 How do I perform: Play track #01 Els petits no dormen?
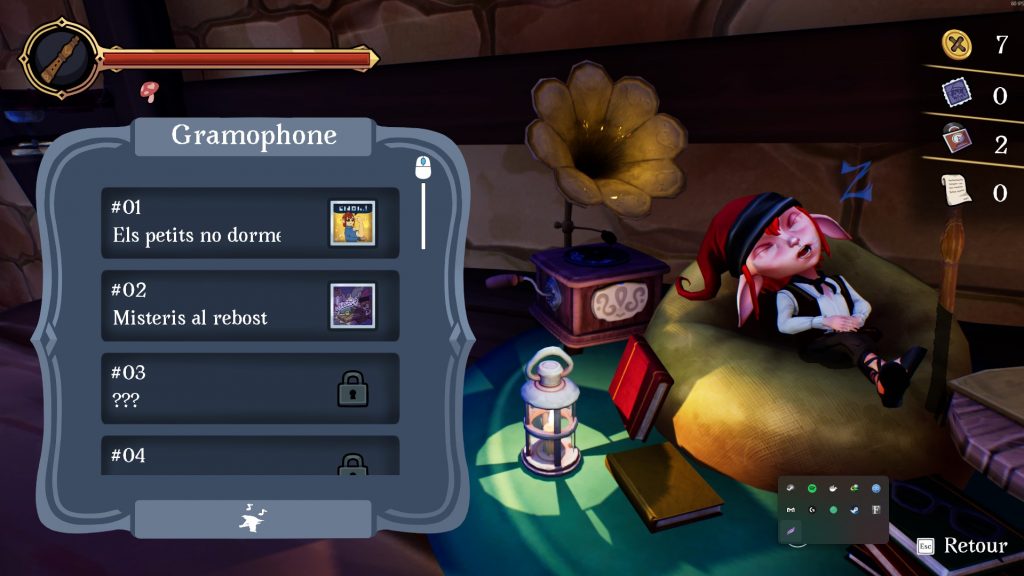250,223
